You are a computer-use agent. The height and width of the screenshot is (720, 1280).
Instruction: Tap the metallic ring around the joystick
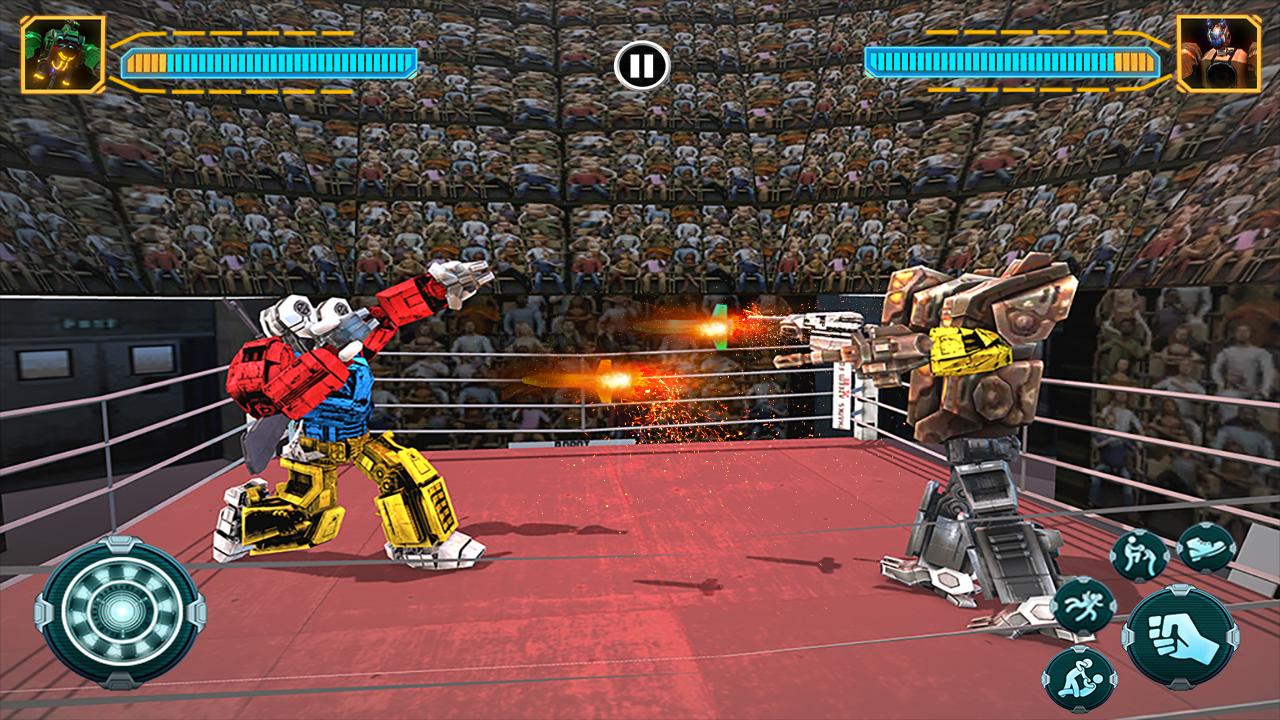pos(117,558)
